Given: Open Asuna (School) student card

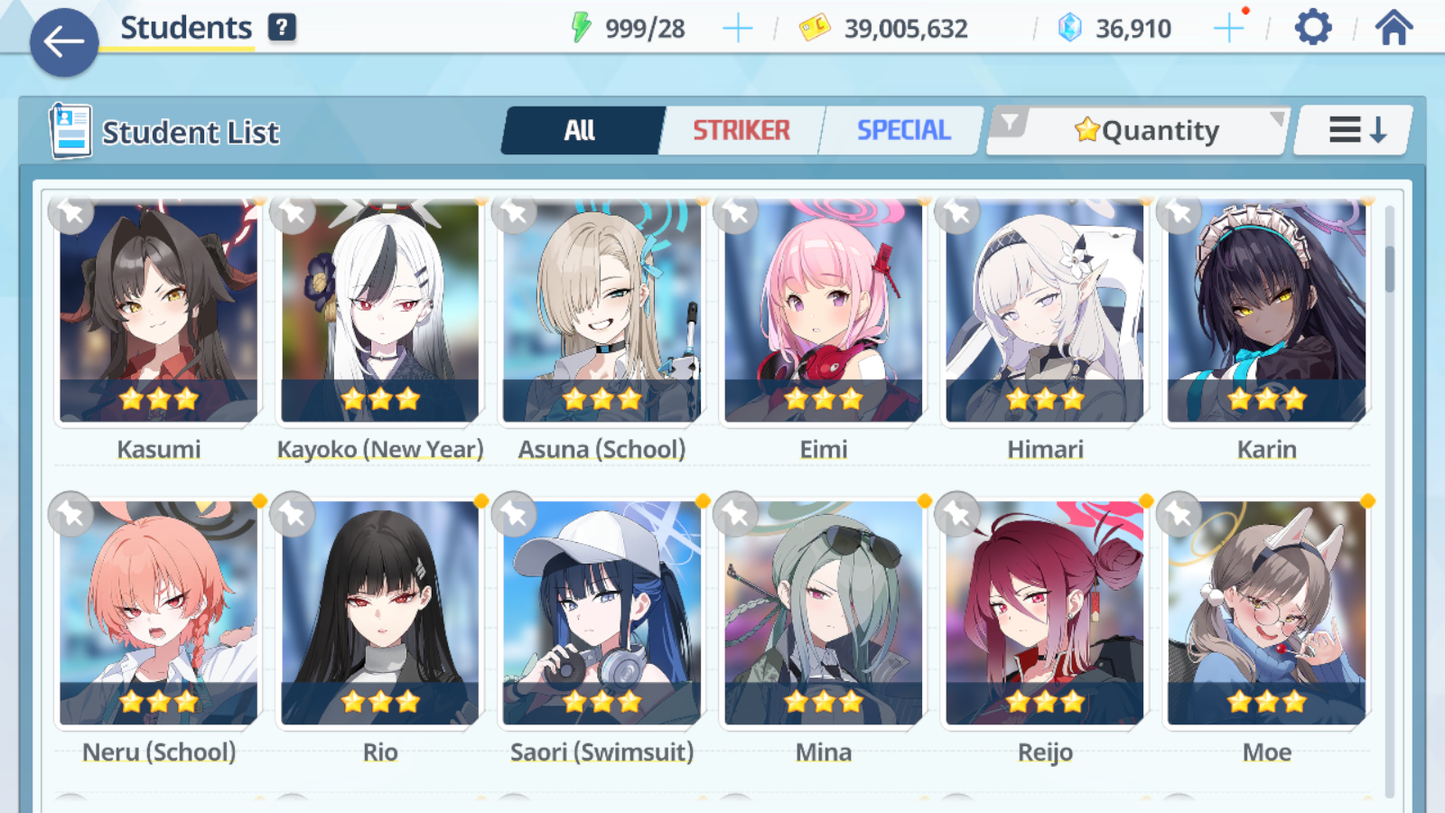Looking at the screenshot, I should click(x=602, y=312).
